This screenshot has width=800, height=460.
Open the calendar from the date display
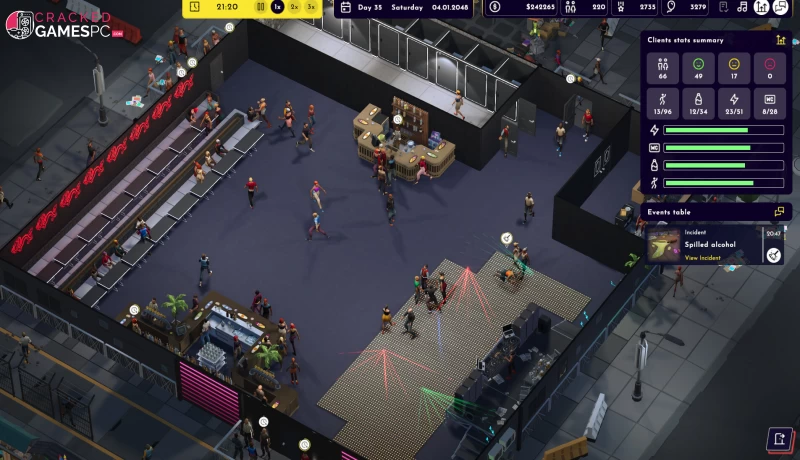click(345, 7)
